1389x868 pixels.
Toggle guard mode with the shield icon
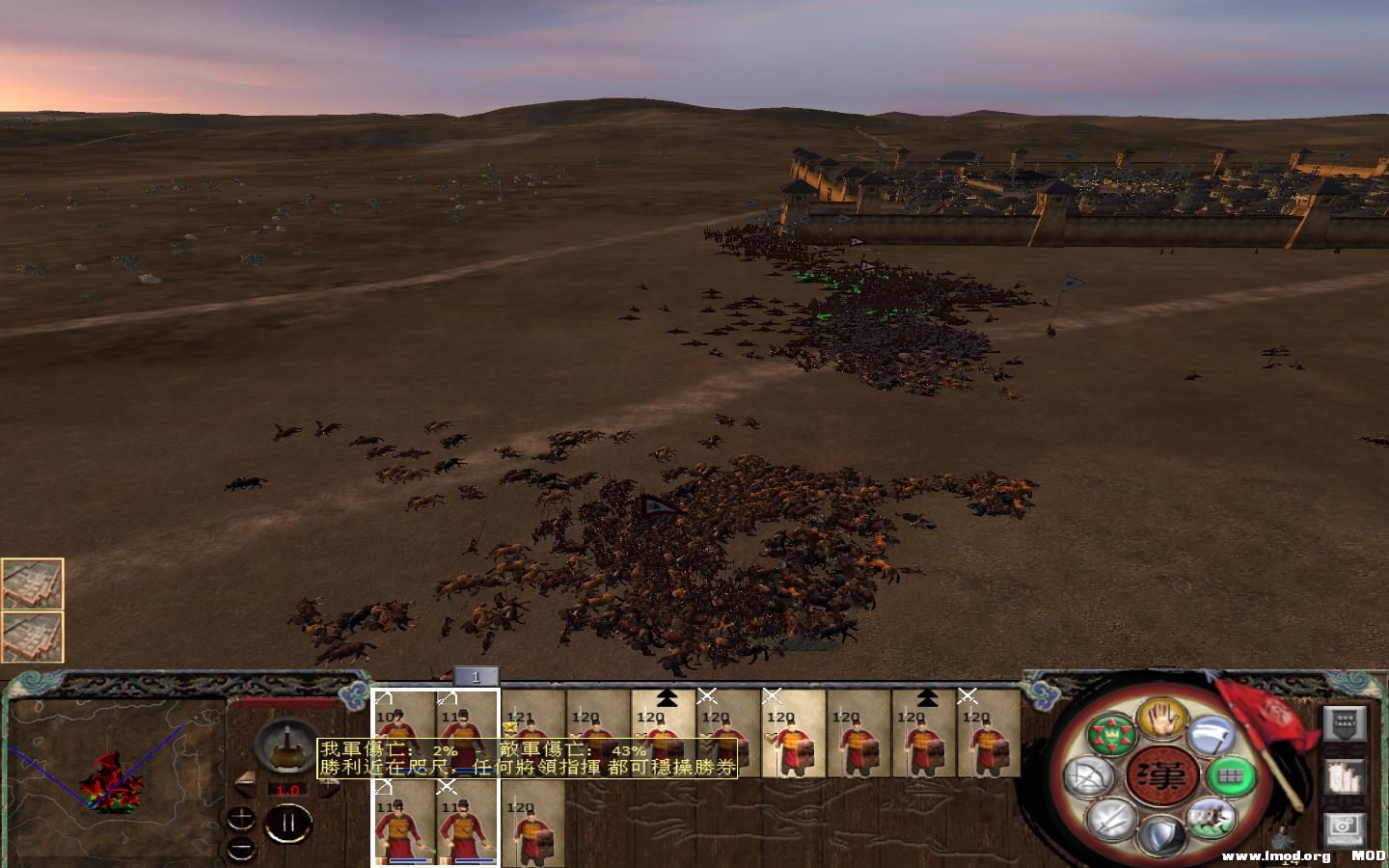point(1163,834)
